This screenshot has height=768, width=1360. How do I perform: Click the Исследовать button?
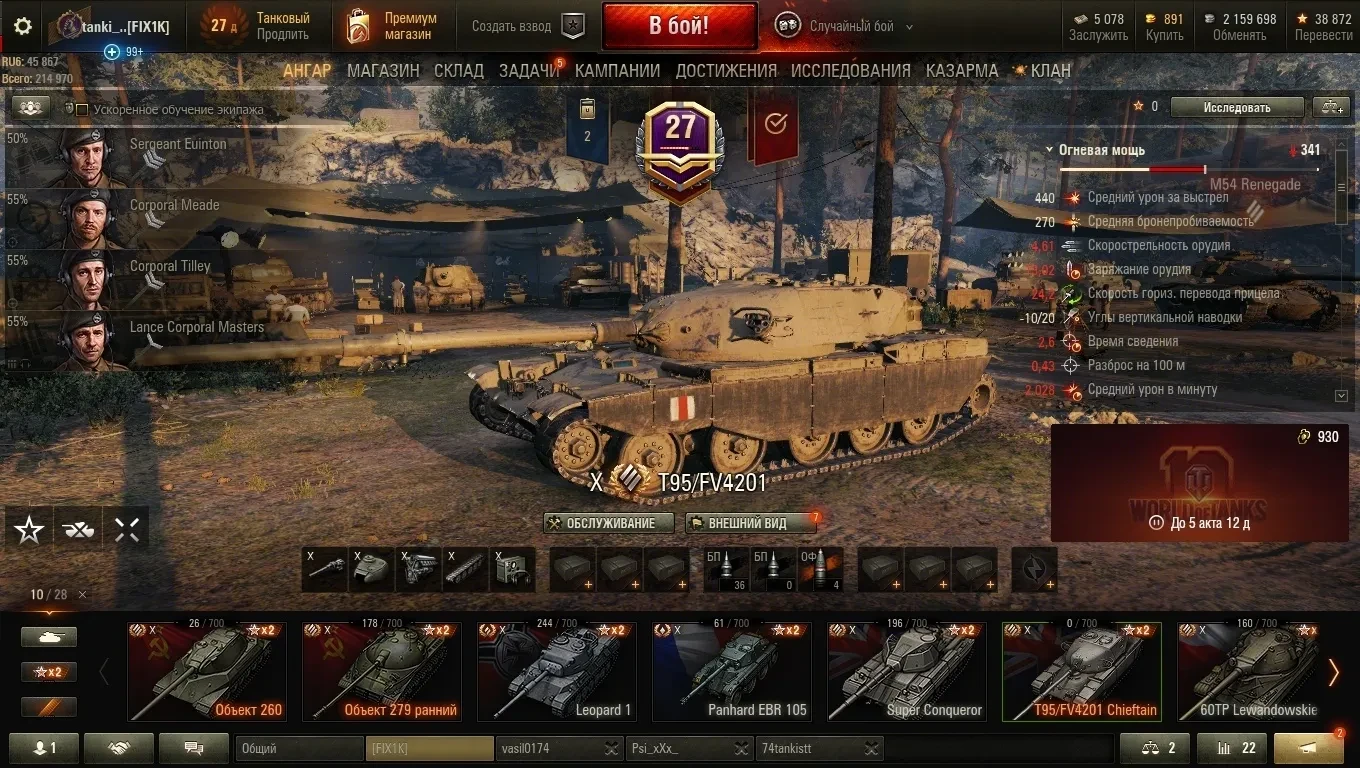pyautogui.click(x=1237, y=107)
